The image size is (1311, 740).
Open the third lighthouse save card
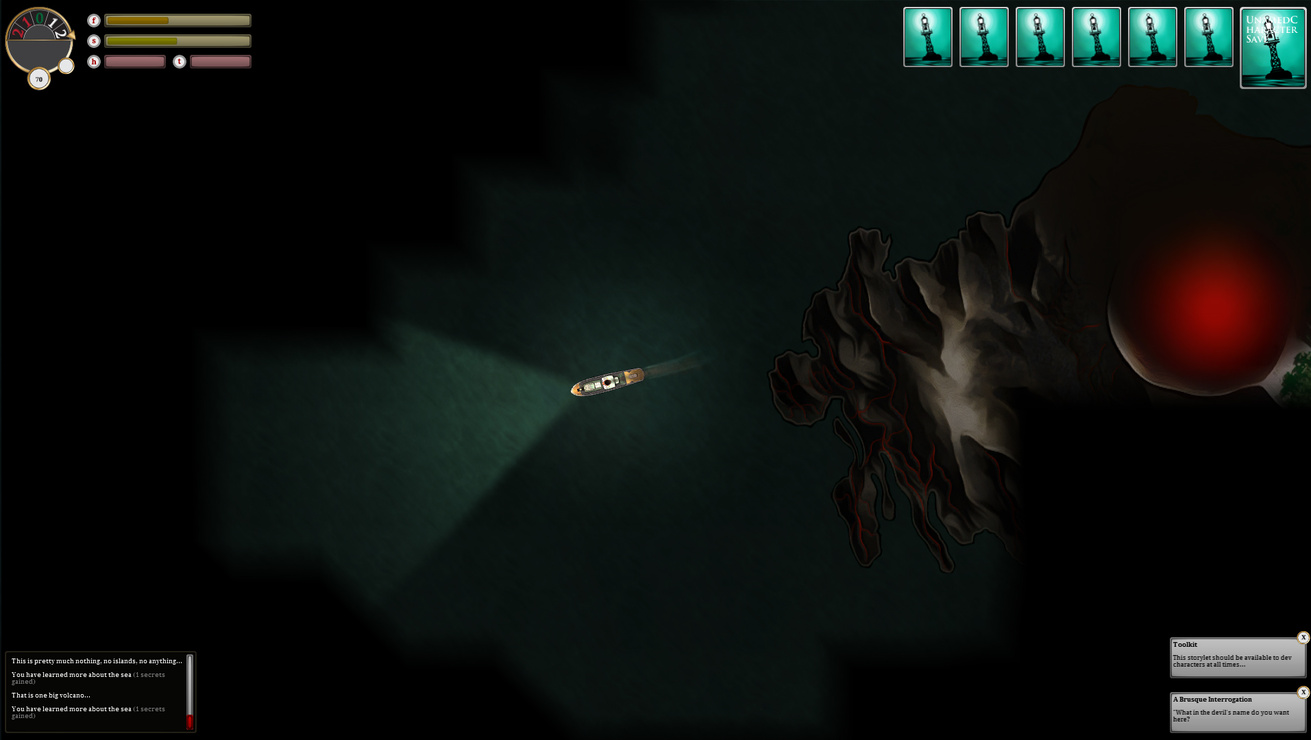pyautogui.click(x=1040, y=37)
